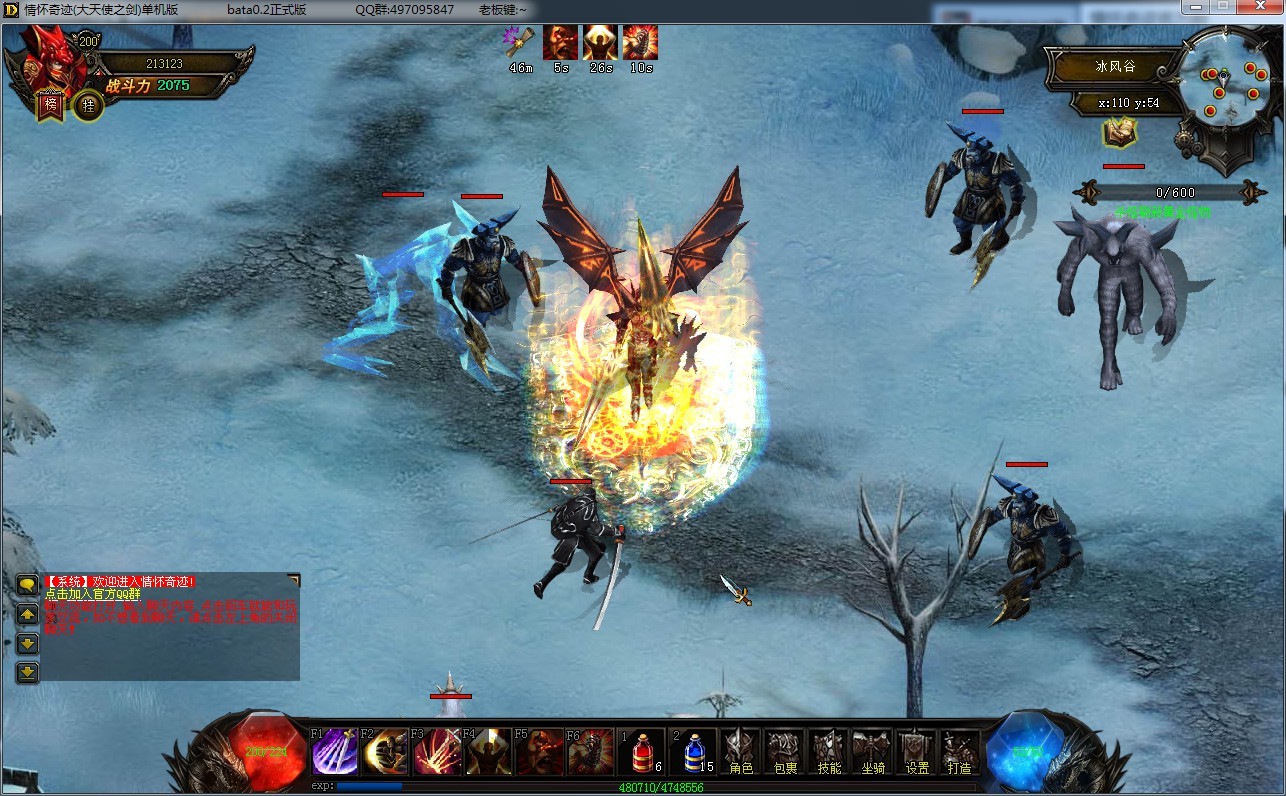Open the 打造 forging panel
1286x796 pixels.
tap(960, 752)
